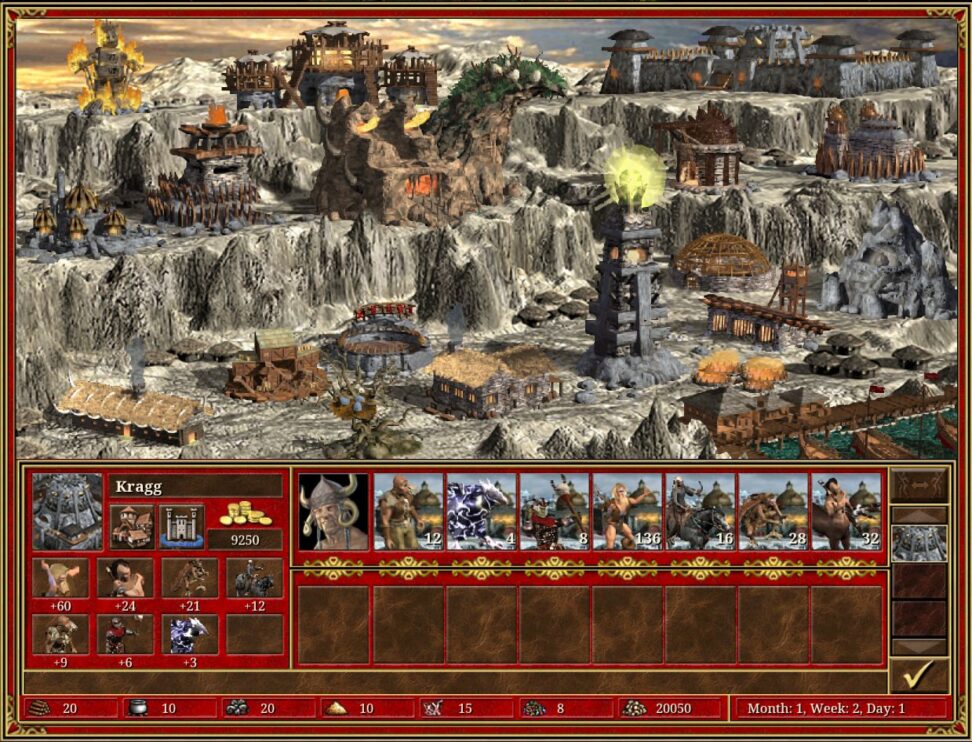Open the town hall icon beside Kragg's name

[131, 526]
